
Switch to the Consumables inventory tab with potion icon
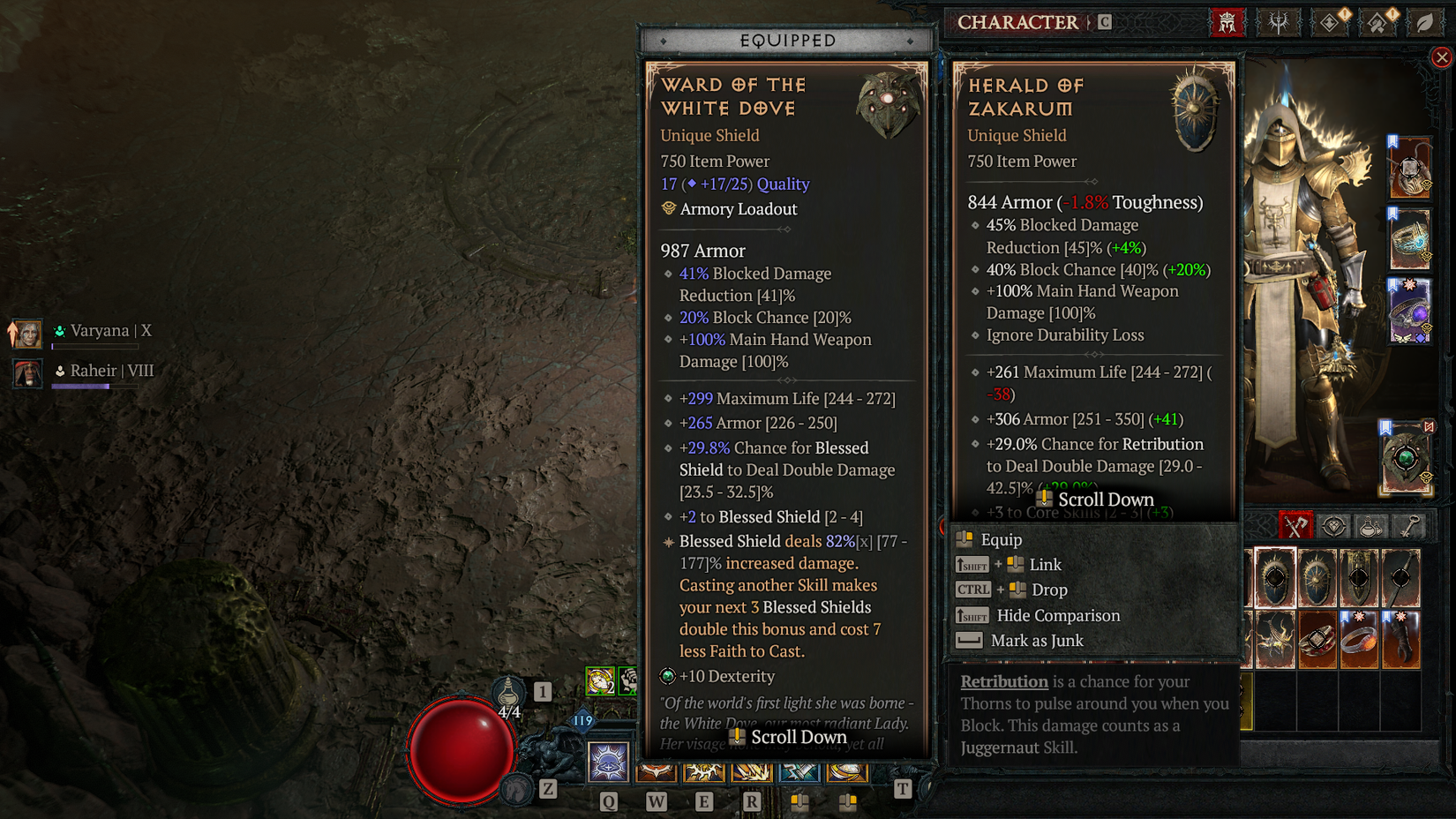1371,526
